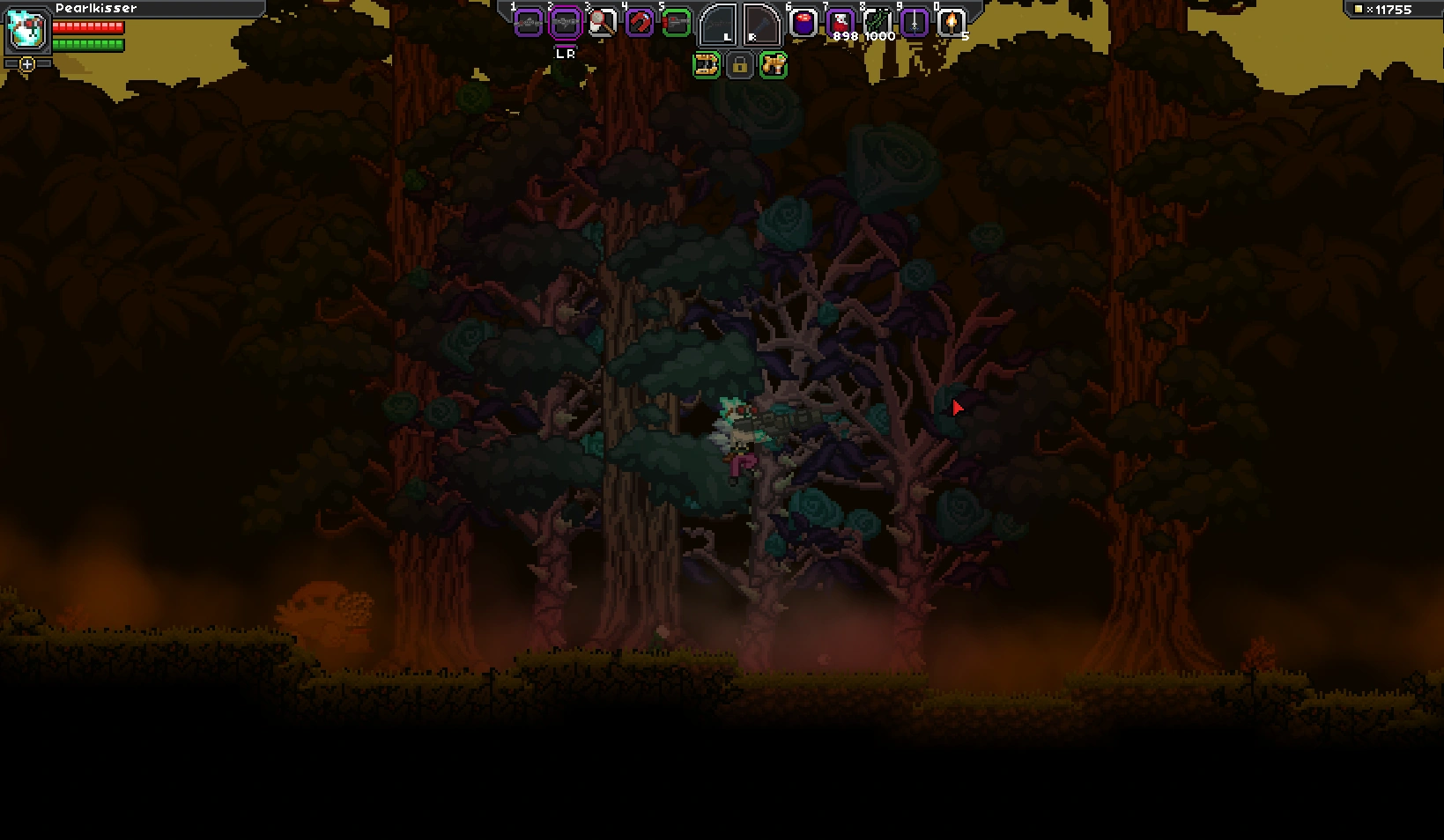
Task: Select the paint tool next to the lock
Action: click(x=773, y=65)
